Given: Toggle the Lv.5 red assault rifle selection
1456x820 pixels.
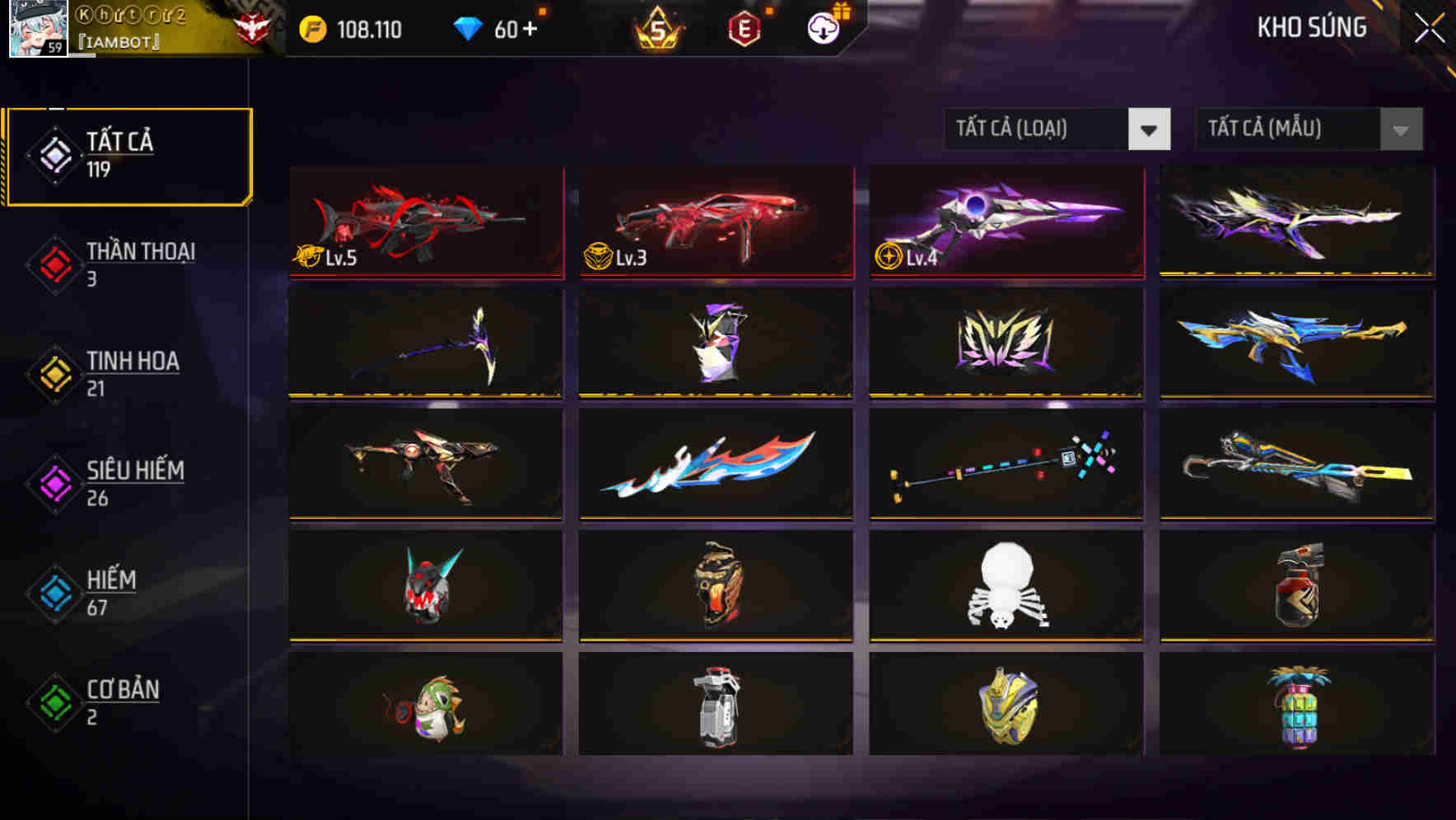Looking at the screenshot, I should click(x=425, y=223).
